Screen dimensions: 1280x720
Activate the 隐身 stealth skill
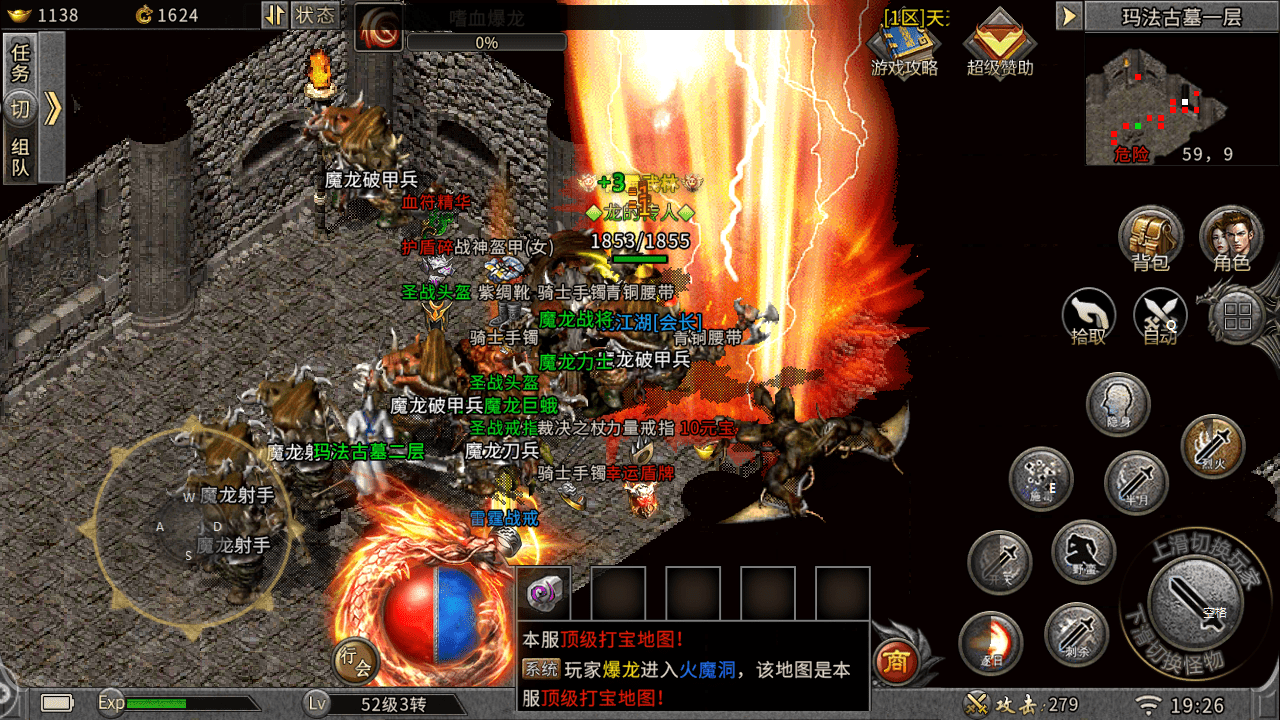point(1118,404)
